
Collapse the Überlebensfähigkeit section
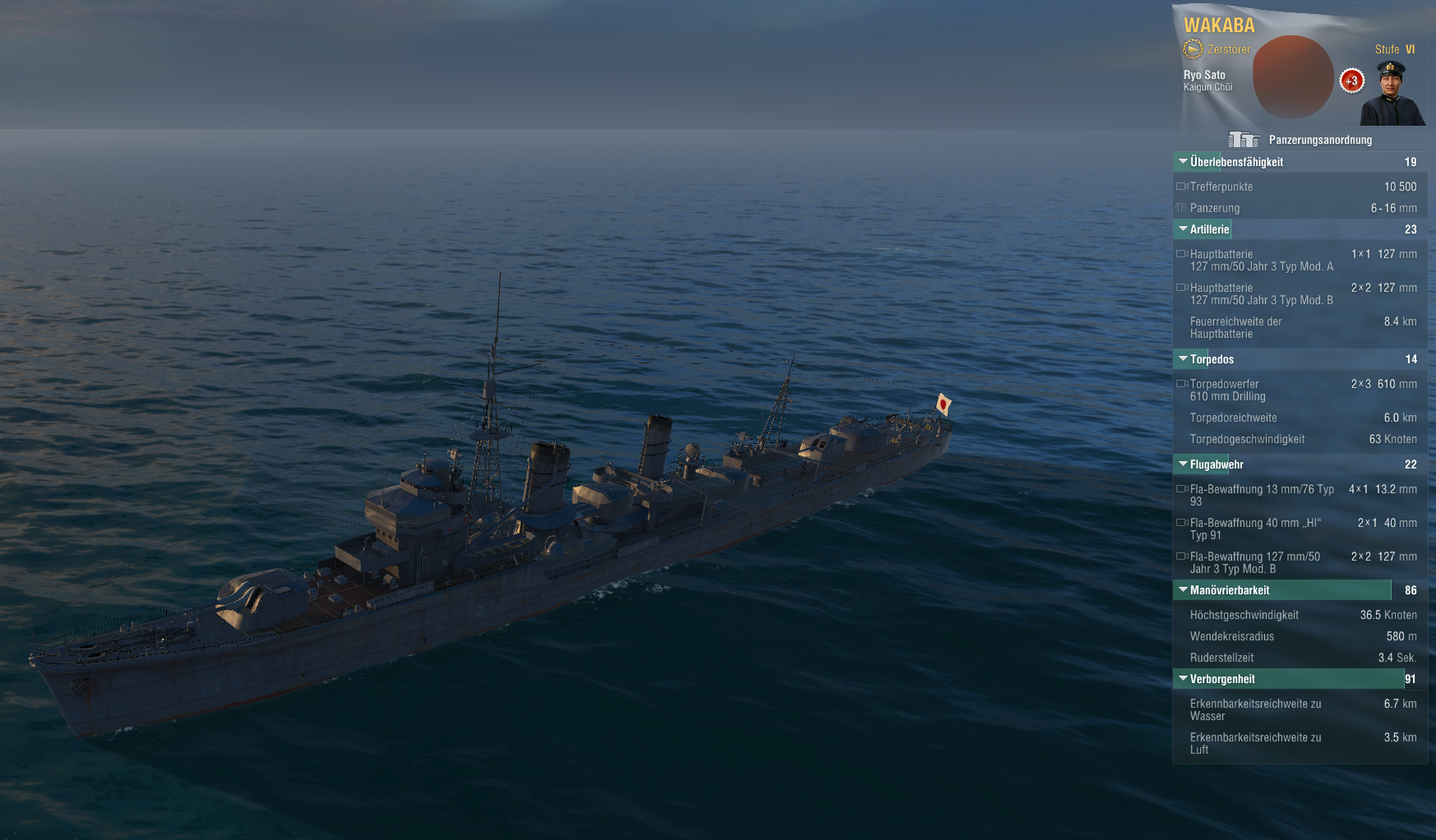[1183, 162]
